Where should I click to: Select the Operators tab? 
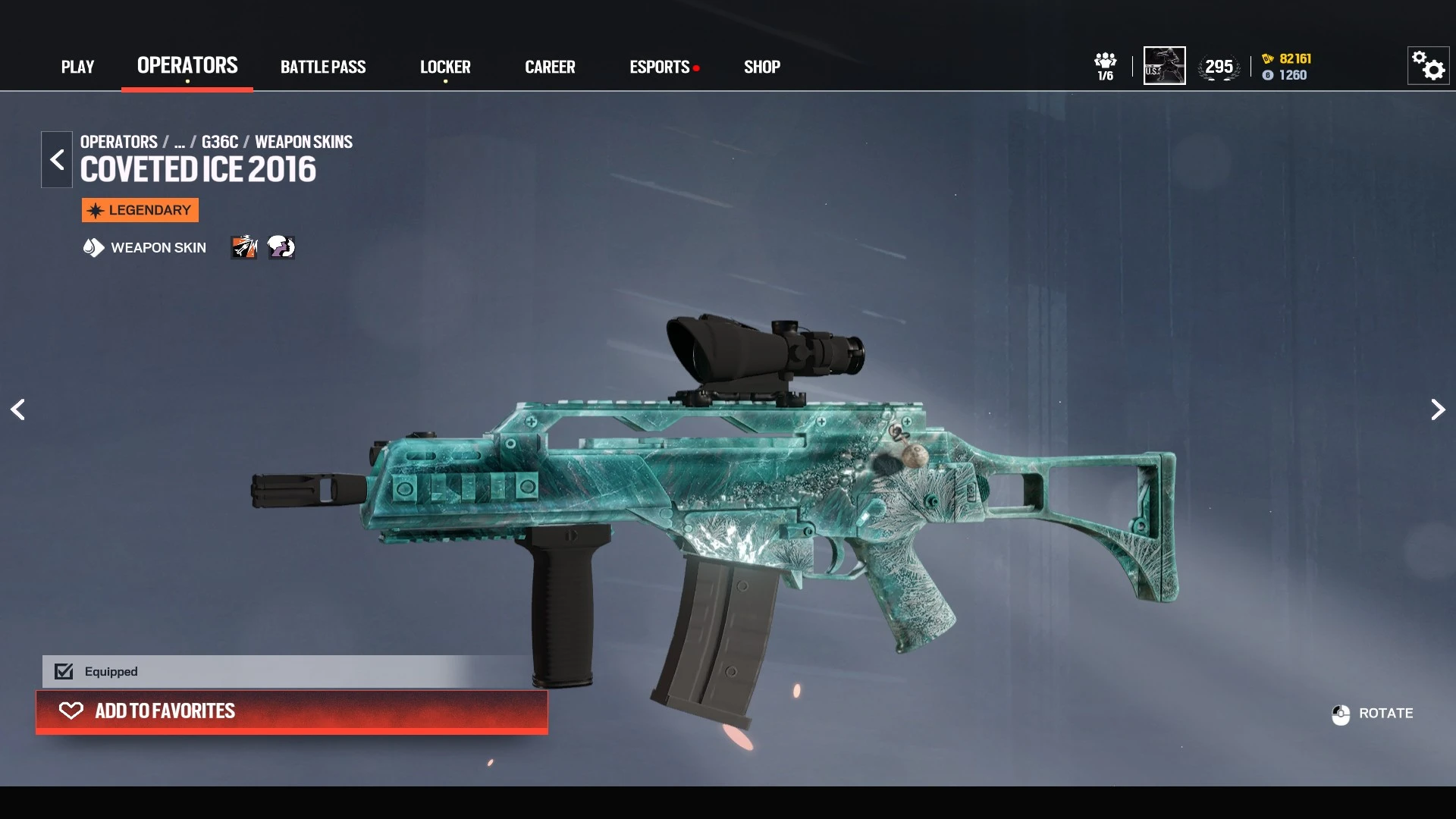tap(187, 66)
